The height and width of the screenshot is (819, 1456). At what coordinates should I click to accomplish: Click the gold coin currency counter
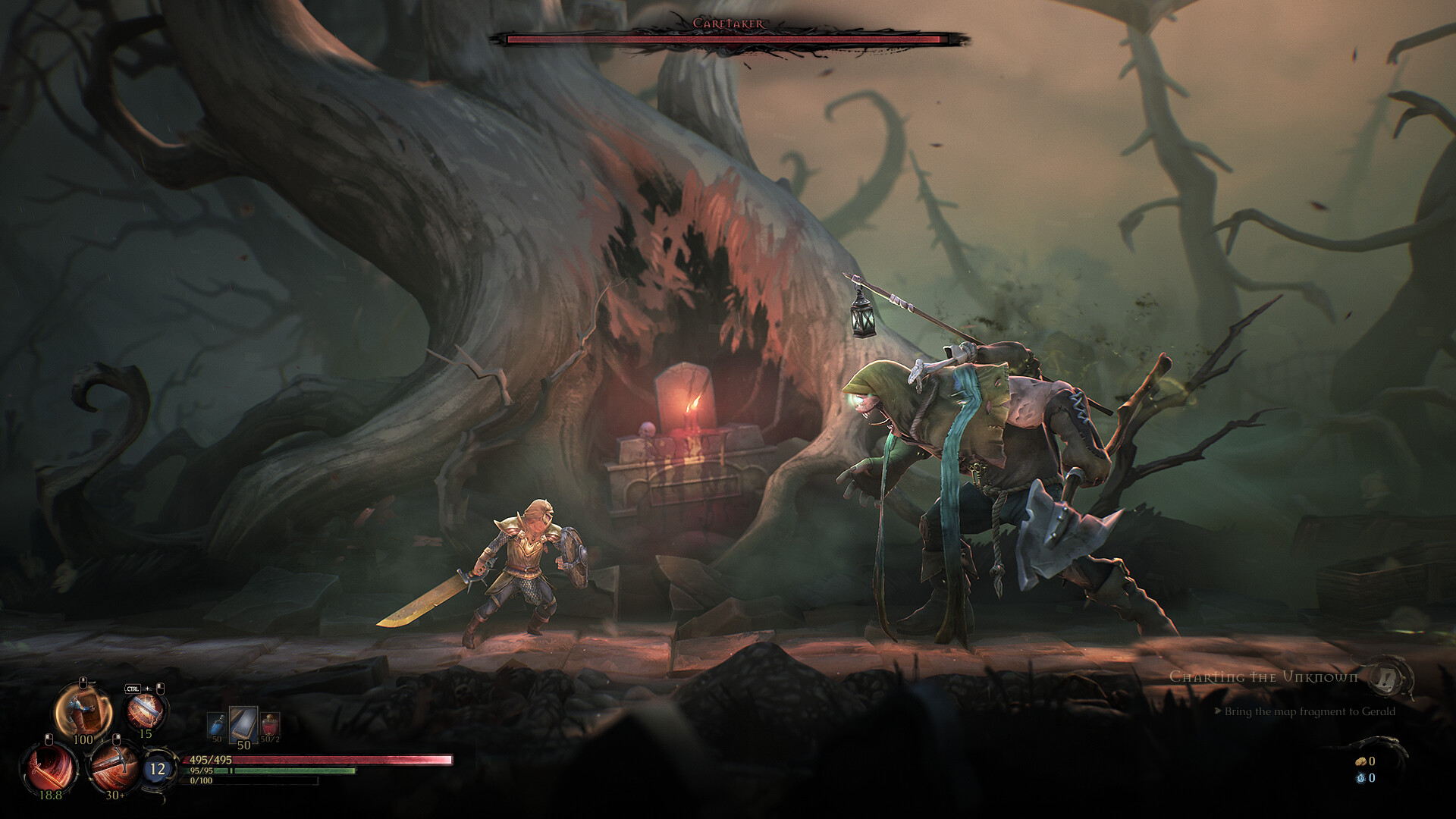1366,762
